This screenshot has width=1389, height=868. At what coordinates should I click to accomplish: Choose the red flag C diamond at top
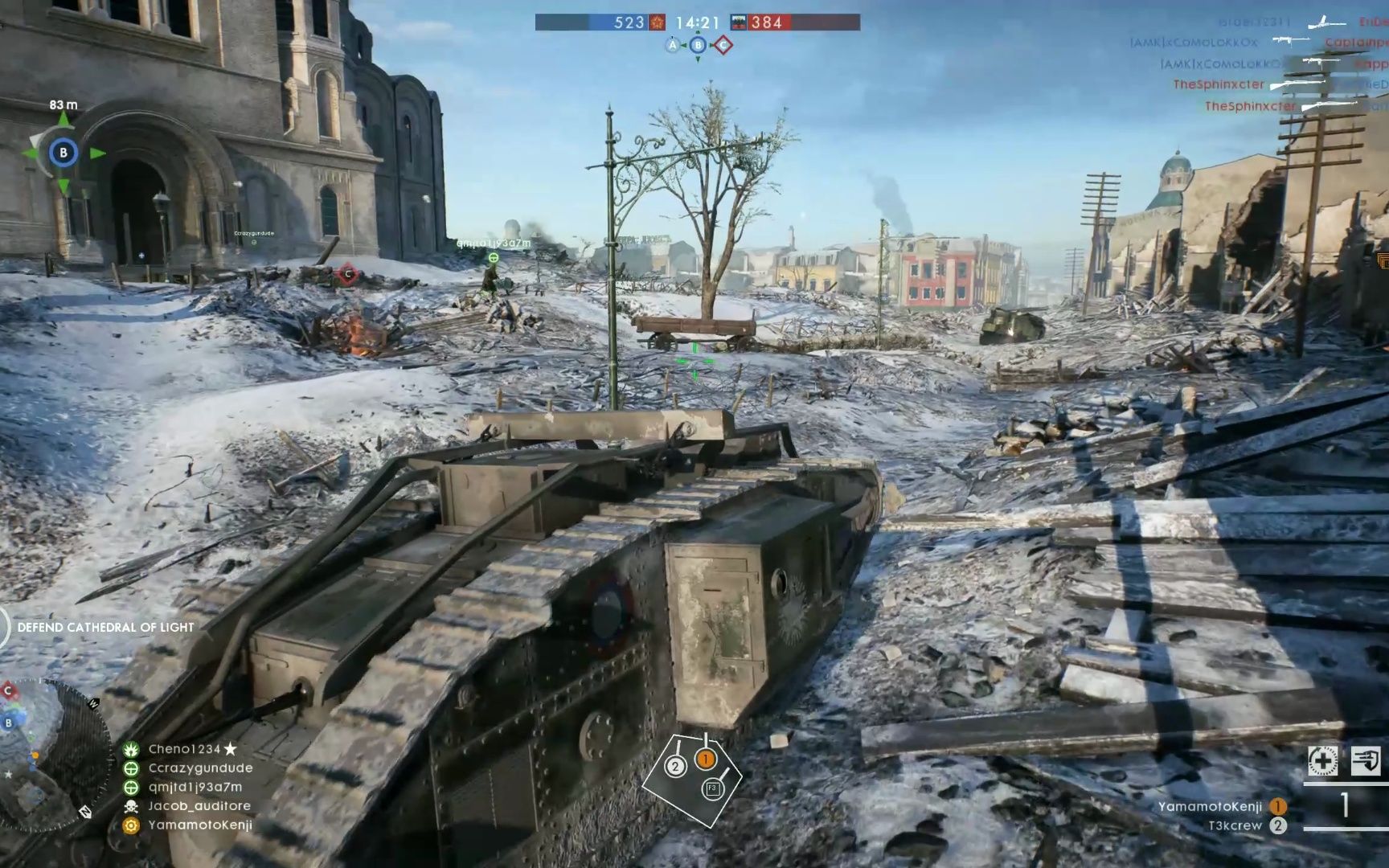point(723,46)
